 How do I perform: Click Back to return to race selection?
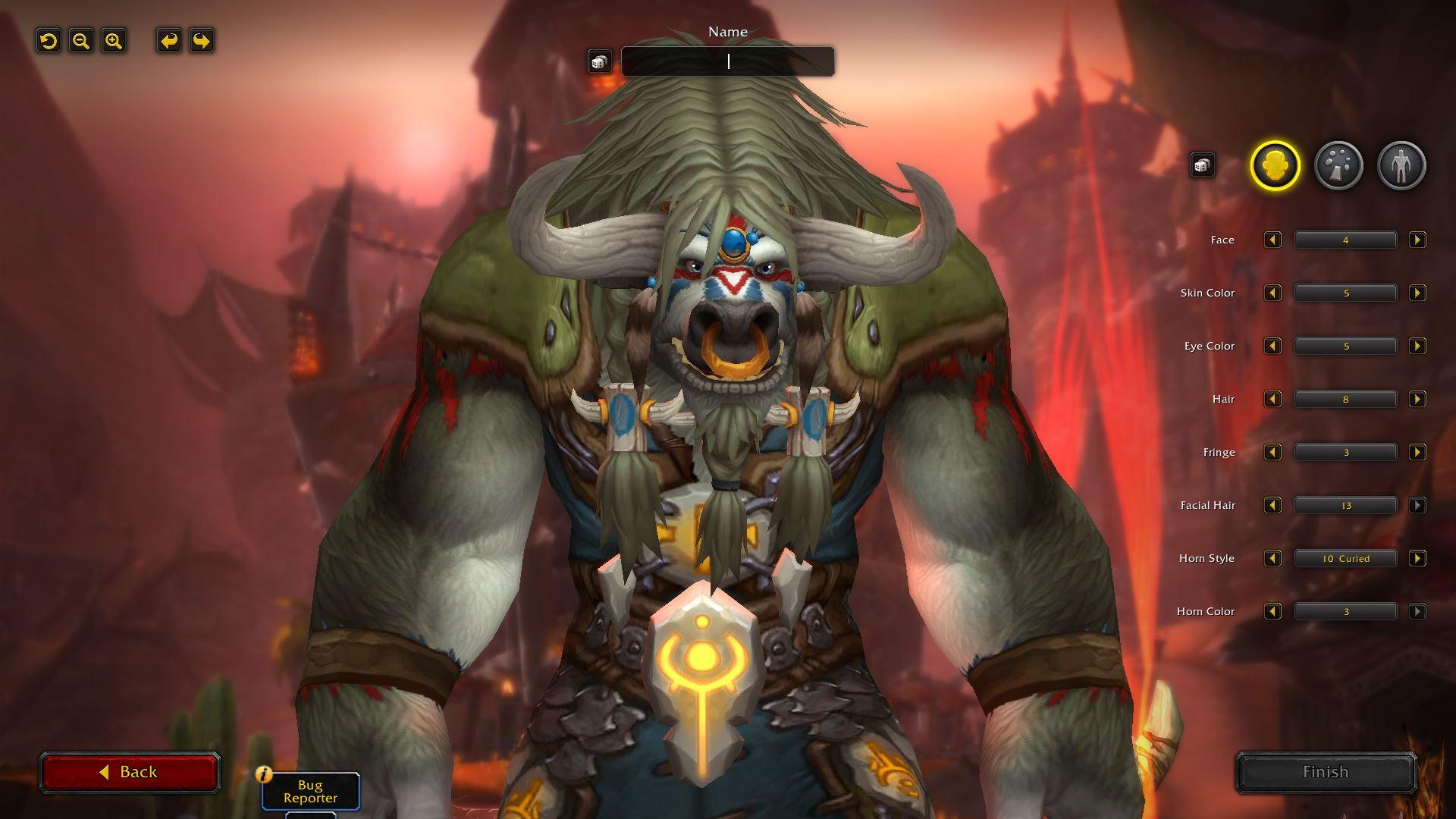point(129,771)
